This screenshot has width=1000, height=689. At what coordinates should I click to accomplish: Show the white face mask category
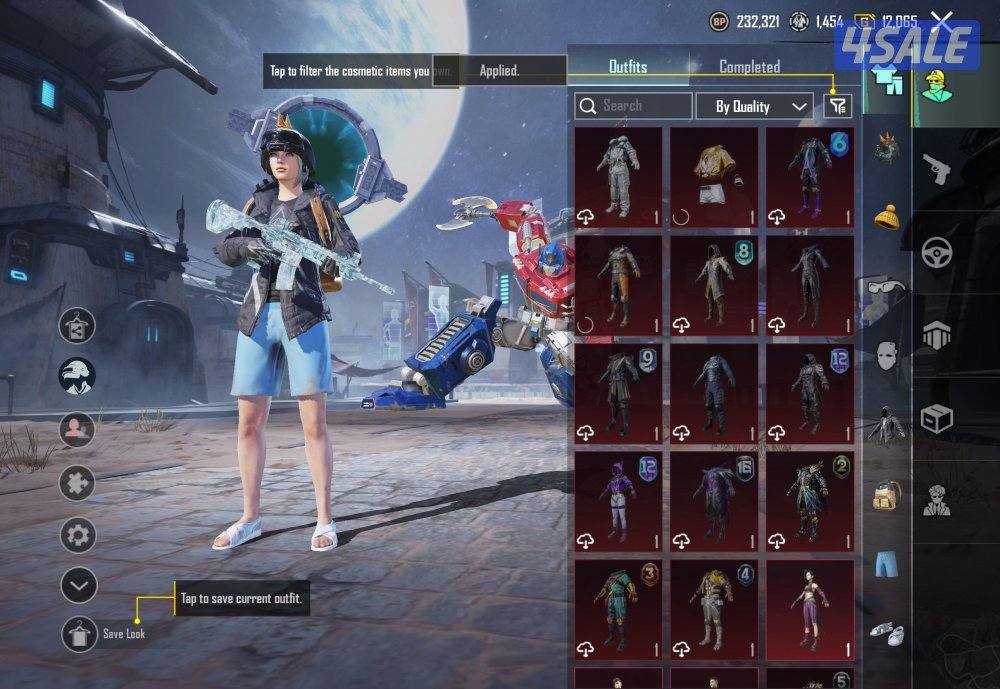point(886,355)
